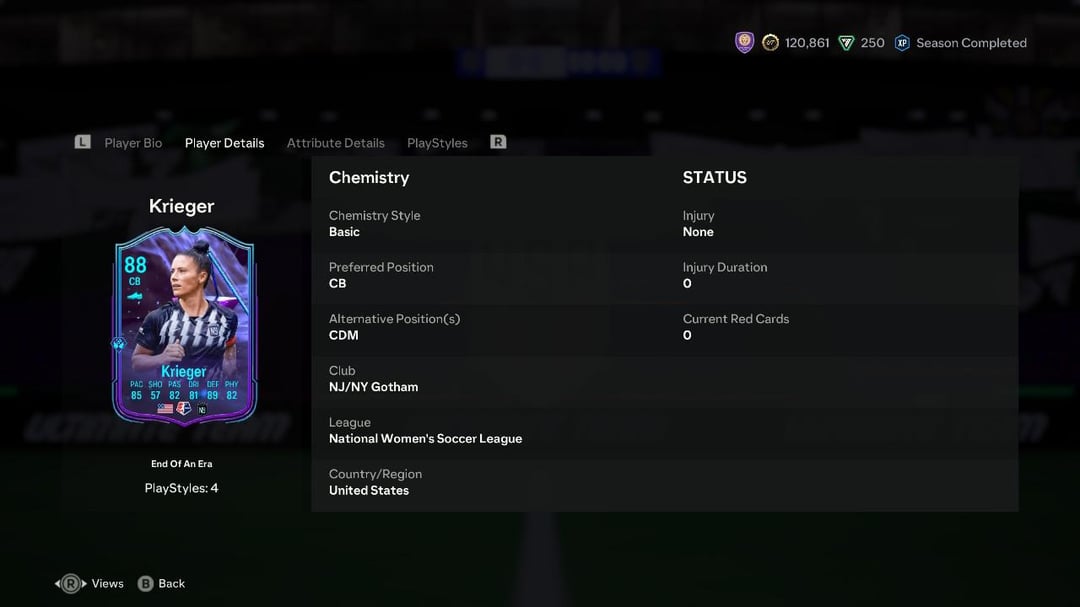Switch to the Player Bio tab
Image resolution: width=1080 pixels, height=607 pixels.
(x=133, y=143)
